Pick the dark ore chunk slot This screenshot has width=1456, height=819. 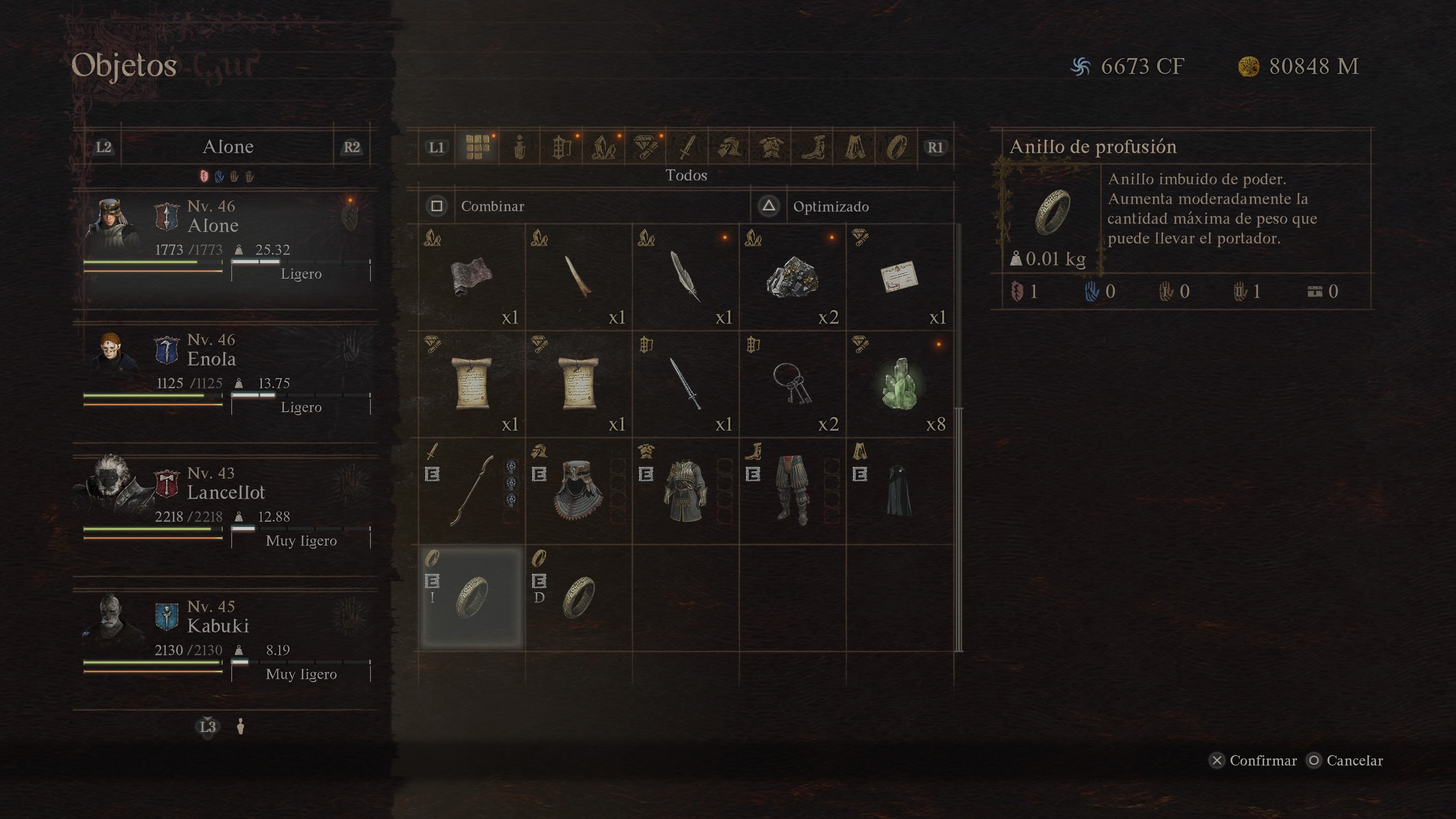pos(792,277)
